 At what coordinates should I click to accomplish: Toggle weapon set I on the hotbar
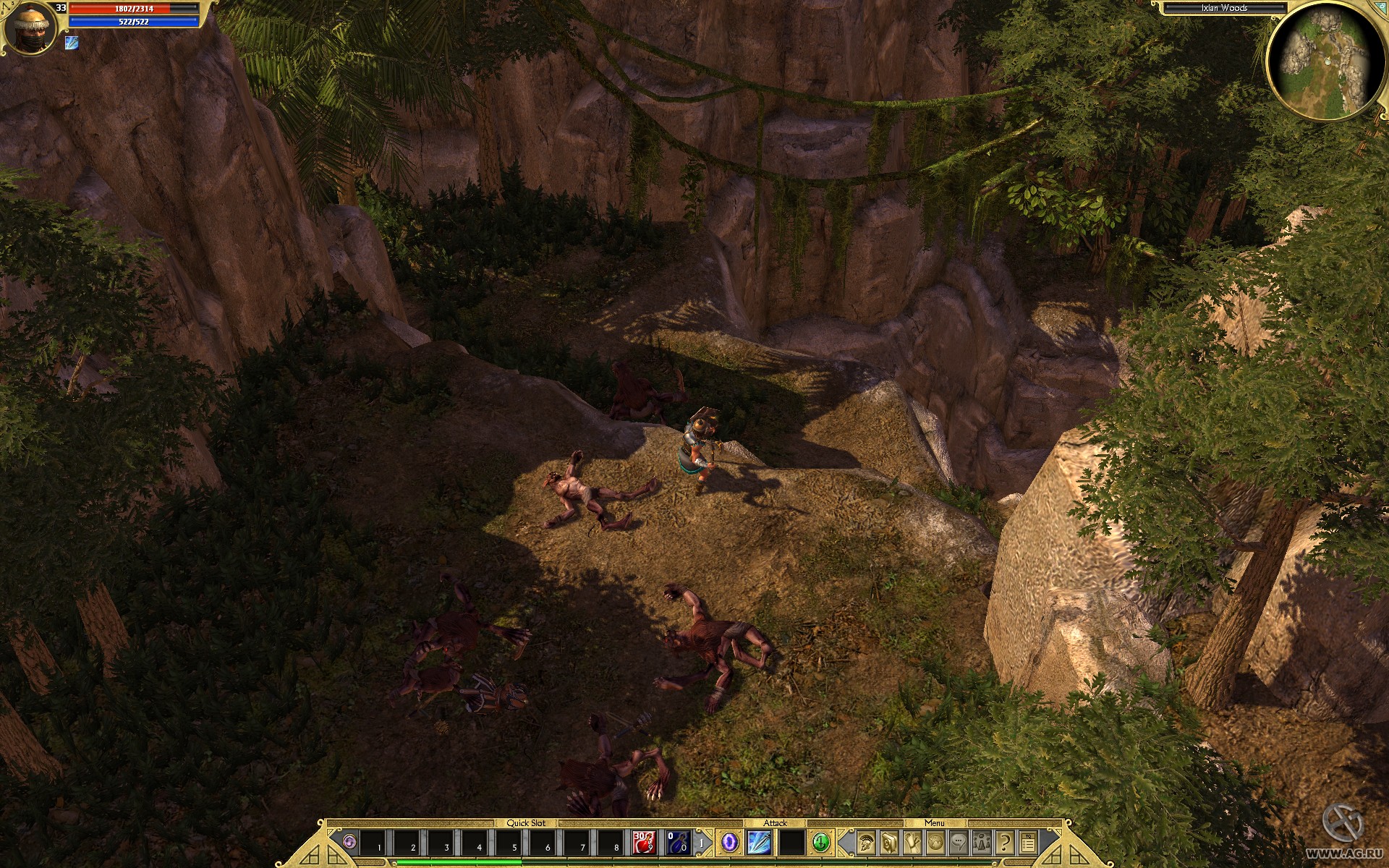(x=700, y=843)
